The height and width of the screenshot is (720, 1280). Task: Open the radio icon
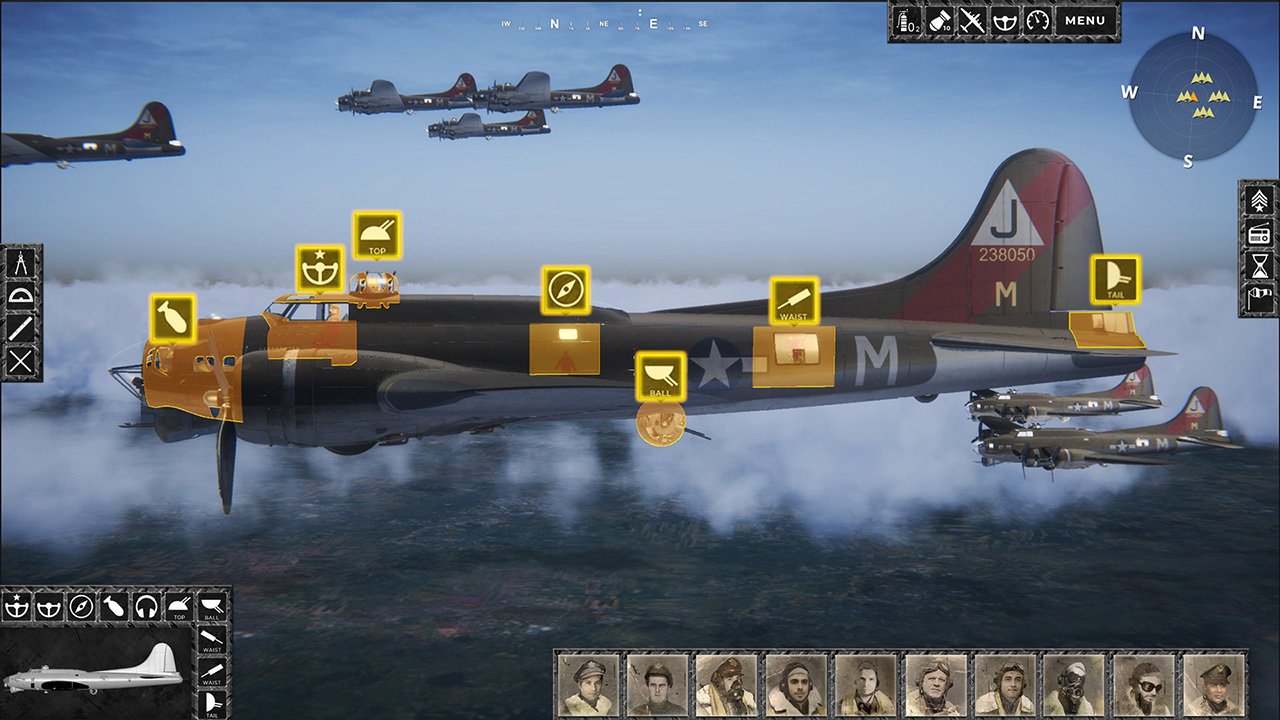[1259, 234]
